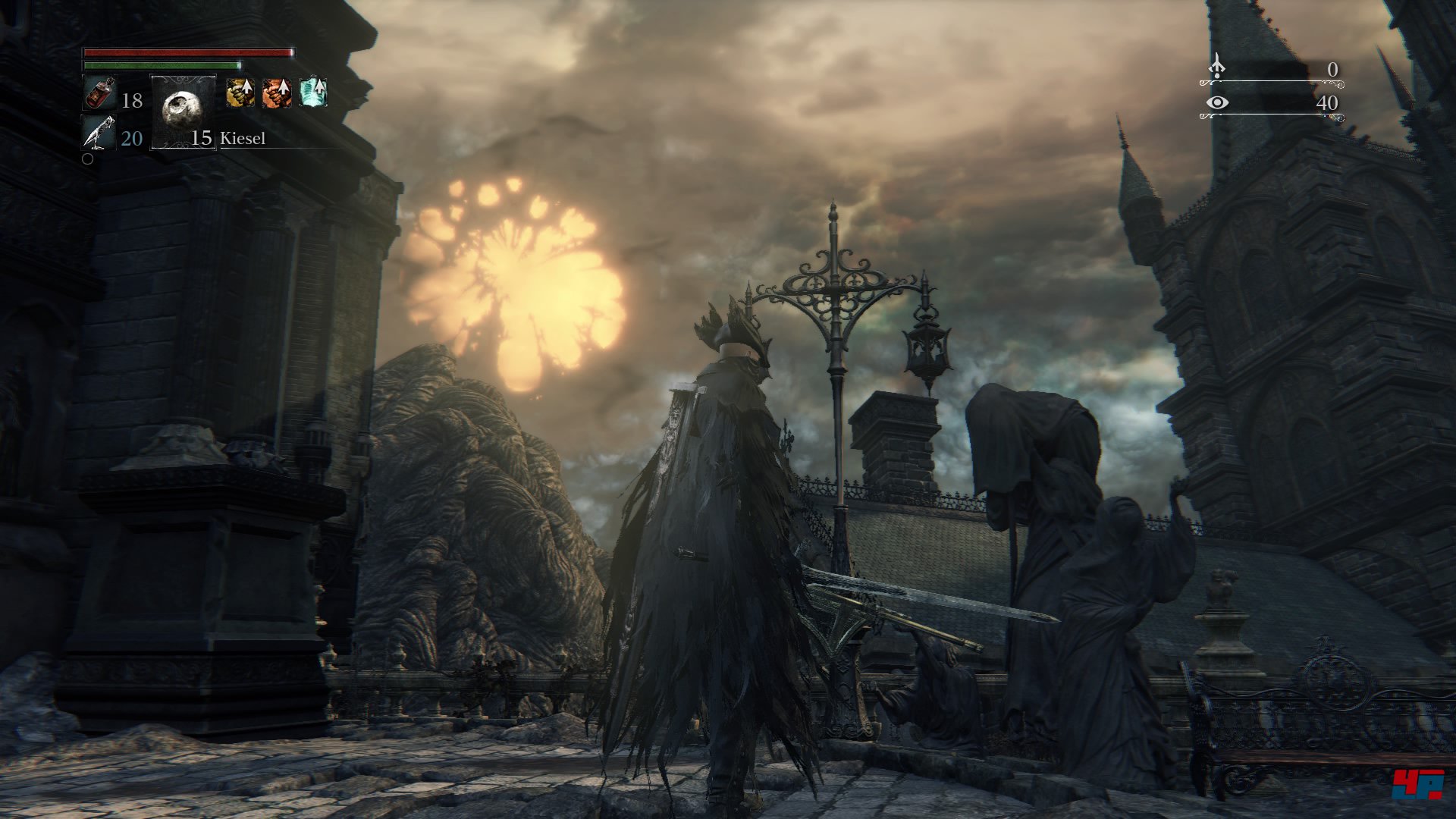The width and height of the screenshot is (1456, 819).
Task: Select the blood vial item icon
Action: pos(99,93)
